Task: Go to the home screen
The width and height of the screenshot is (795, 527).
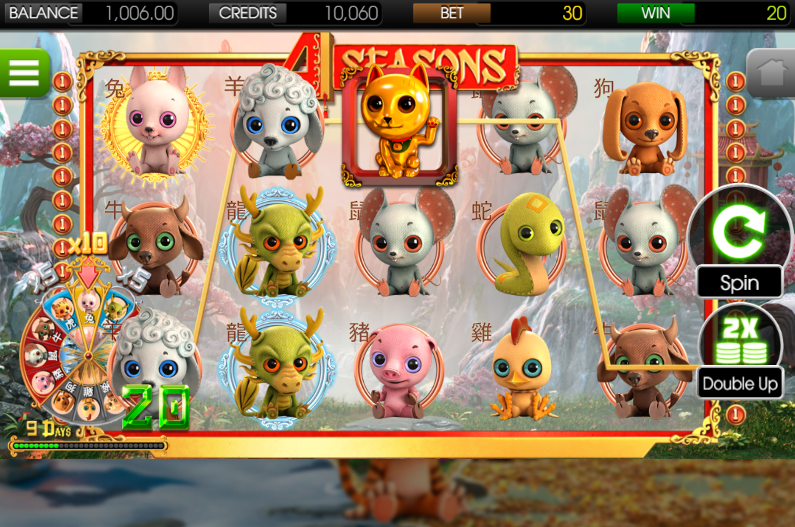Action: pyautogui.click(x=770, y=72)
